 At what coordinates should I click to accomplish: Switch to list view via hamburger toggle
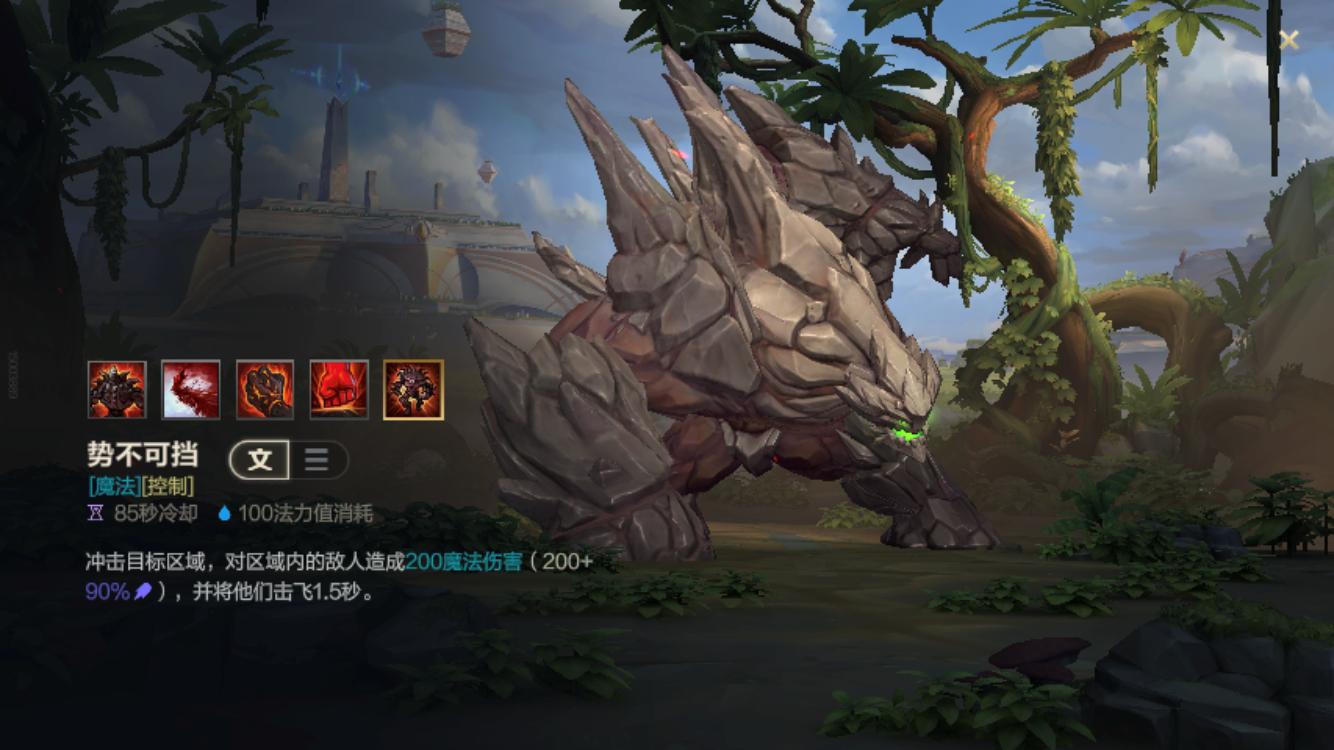pyautogui.click(x=314, y=460)
